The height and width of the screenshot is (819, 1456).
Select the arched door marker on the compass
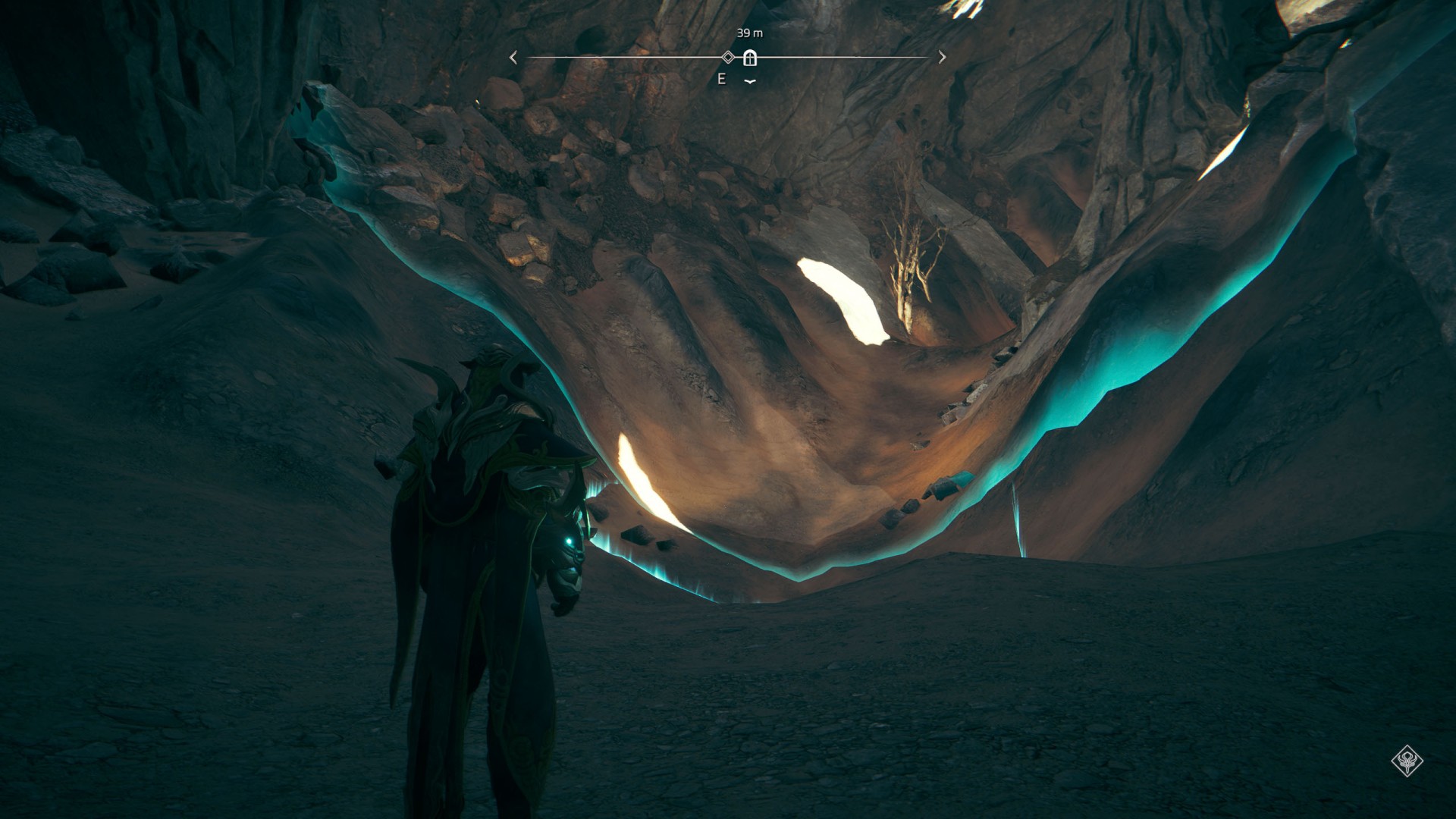click(x=750, y=58)
